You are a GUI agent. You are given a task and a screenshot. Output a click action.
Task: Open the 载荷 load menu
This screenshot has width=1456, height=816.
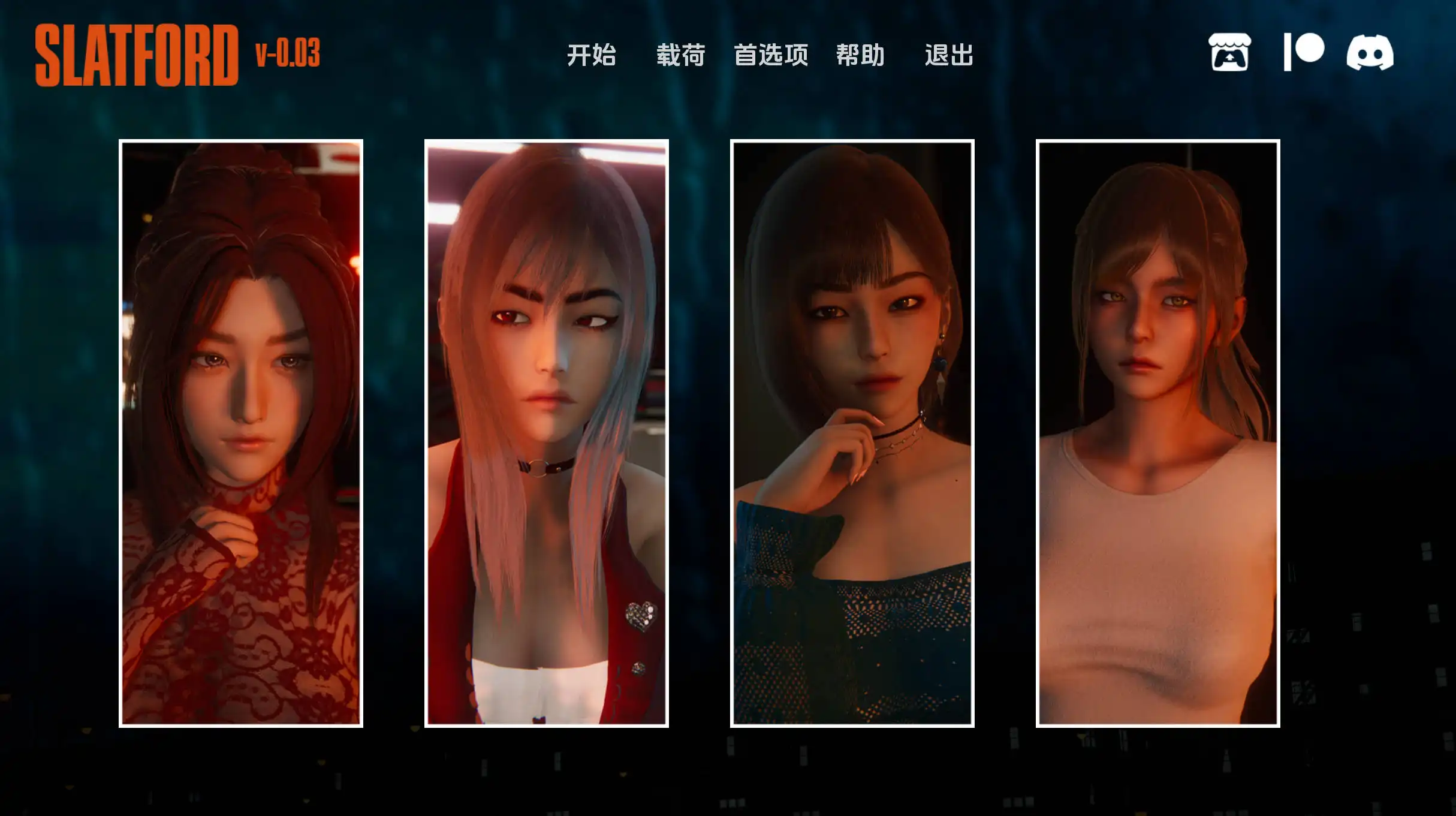click(x=680, y=55)
